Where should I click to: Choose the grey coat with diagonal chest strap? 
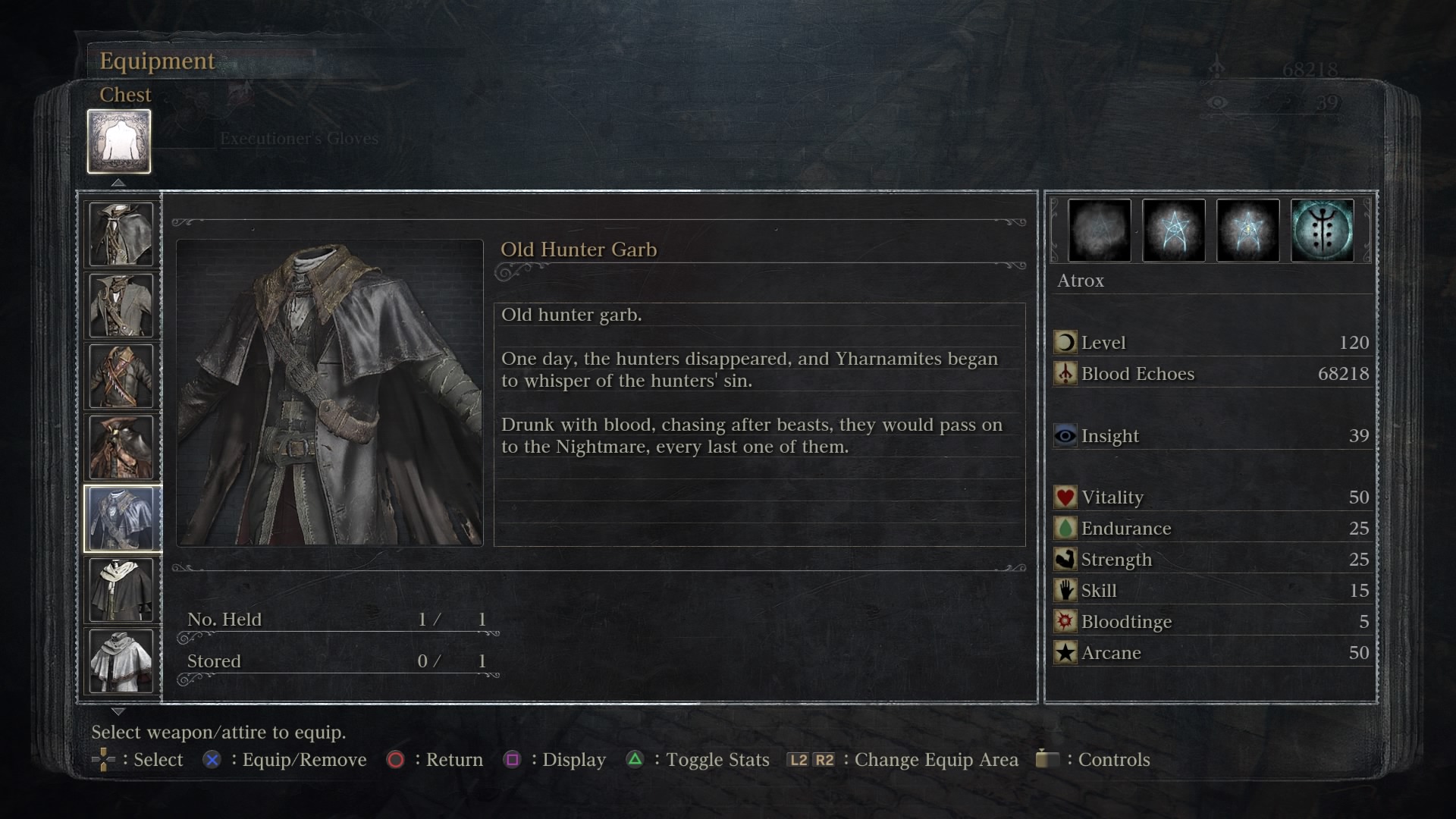(121, 305)
